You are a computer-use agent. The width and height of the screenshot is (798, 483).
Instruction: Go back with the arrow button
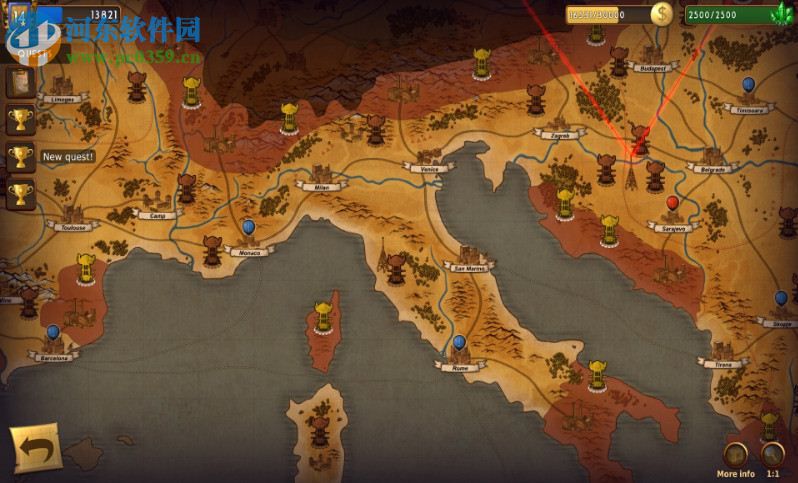click(x=35, y=449)
